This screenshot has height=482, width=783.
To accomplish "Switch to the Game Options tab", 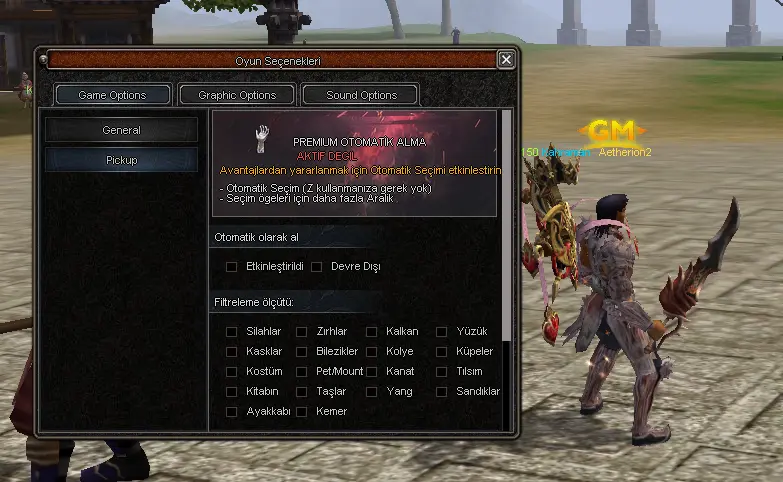I will [113, 95].
